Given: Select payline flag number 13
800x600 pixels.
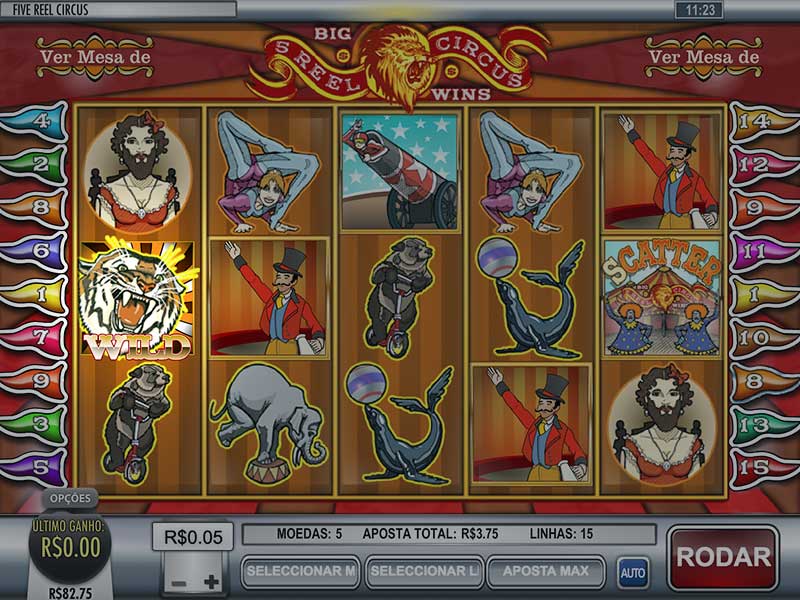Looking at the screenshot, I should coord(760,425).
